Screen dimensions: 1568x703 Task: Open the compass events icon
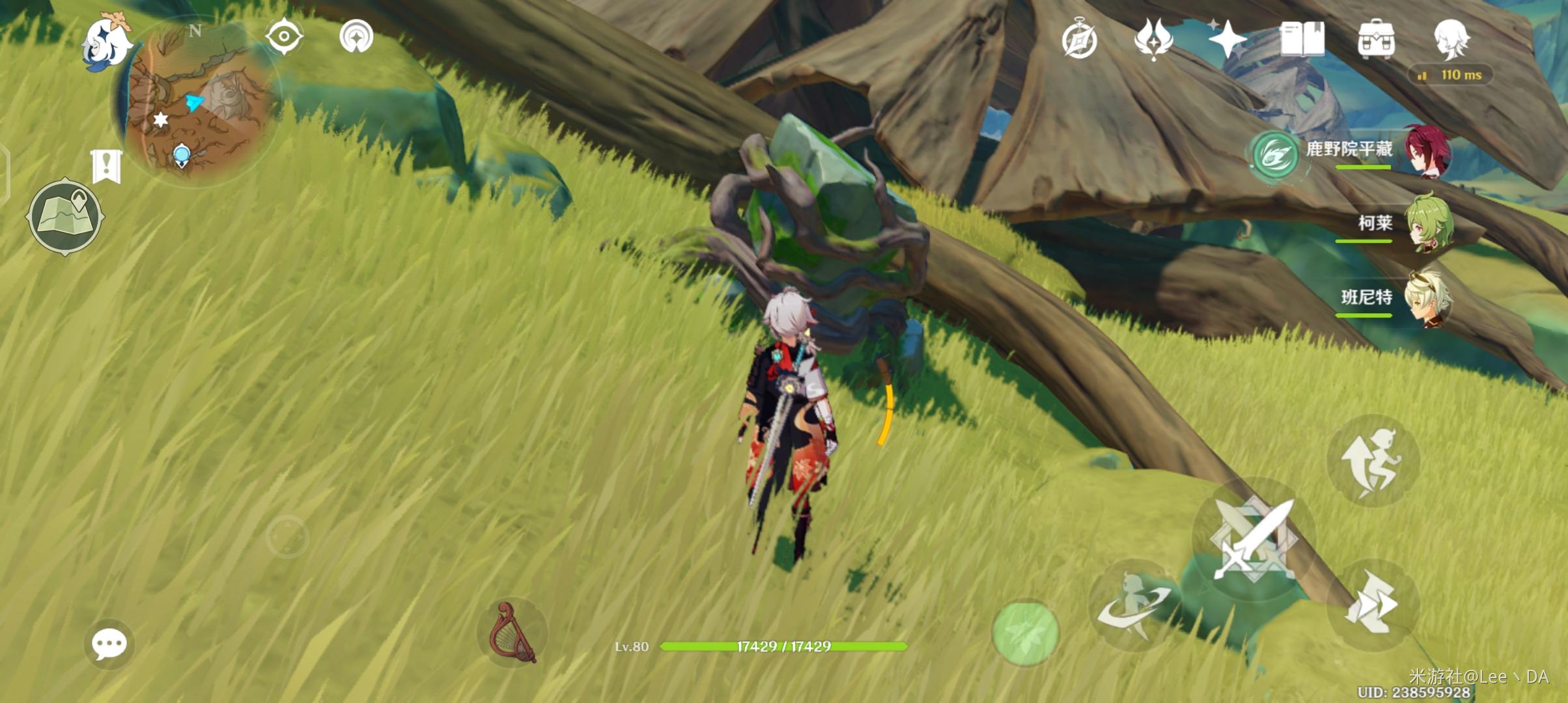[1079, 39]
